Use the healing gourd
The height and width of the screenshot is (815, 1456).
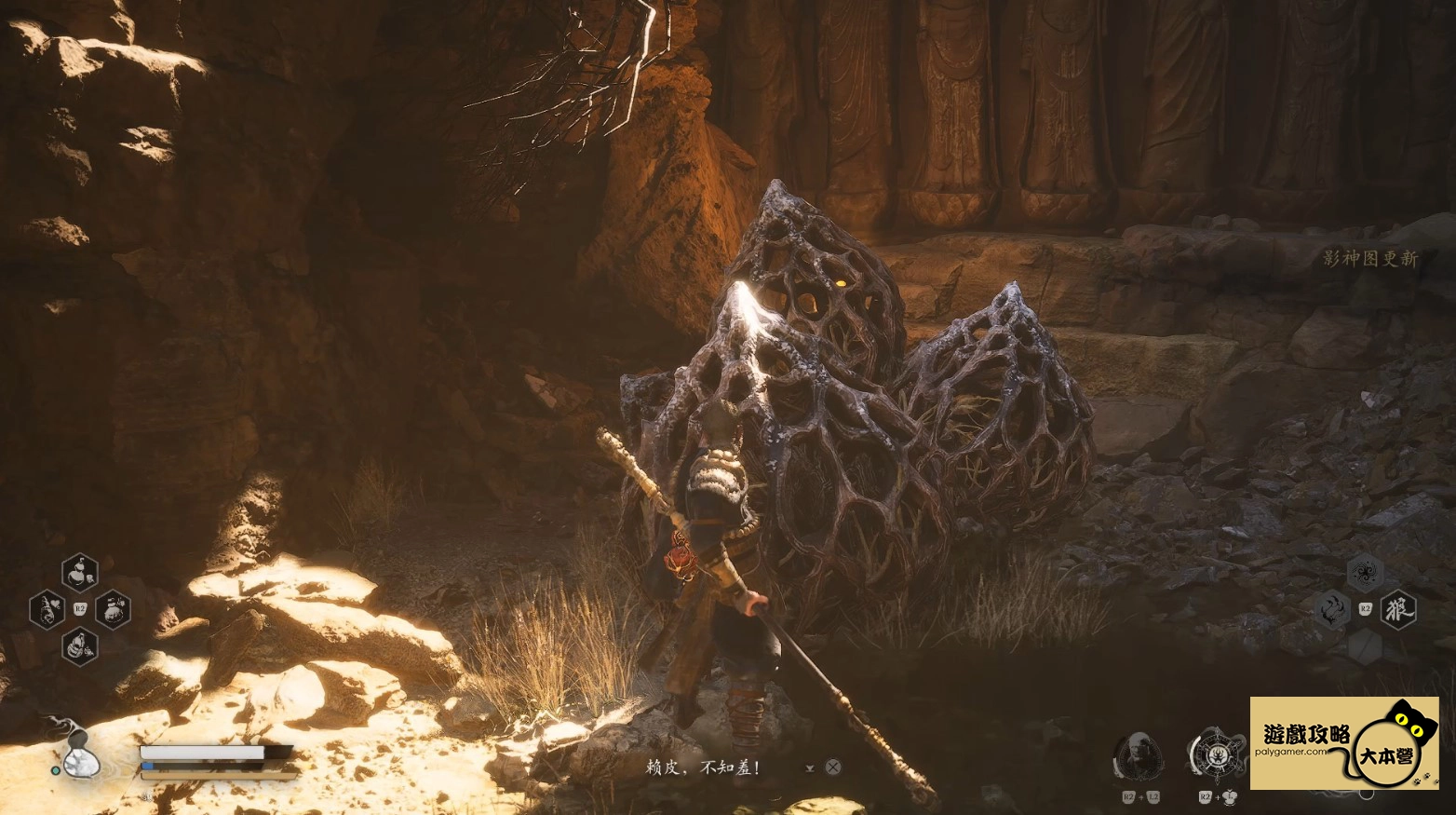[x=81, y=759]
